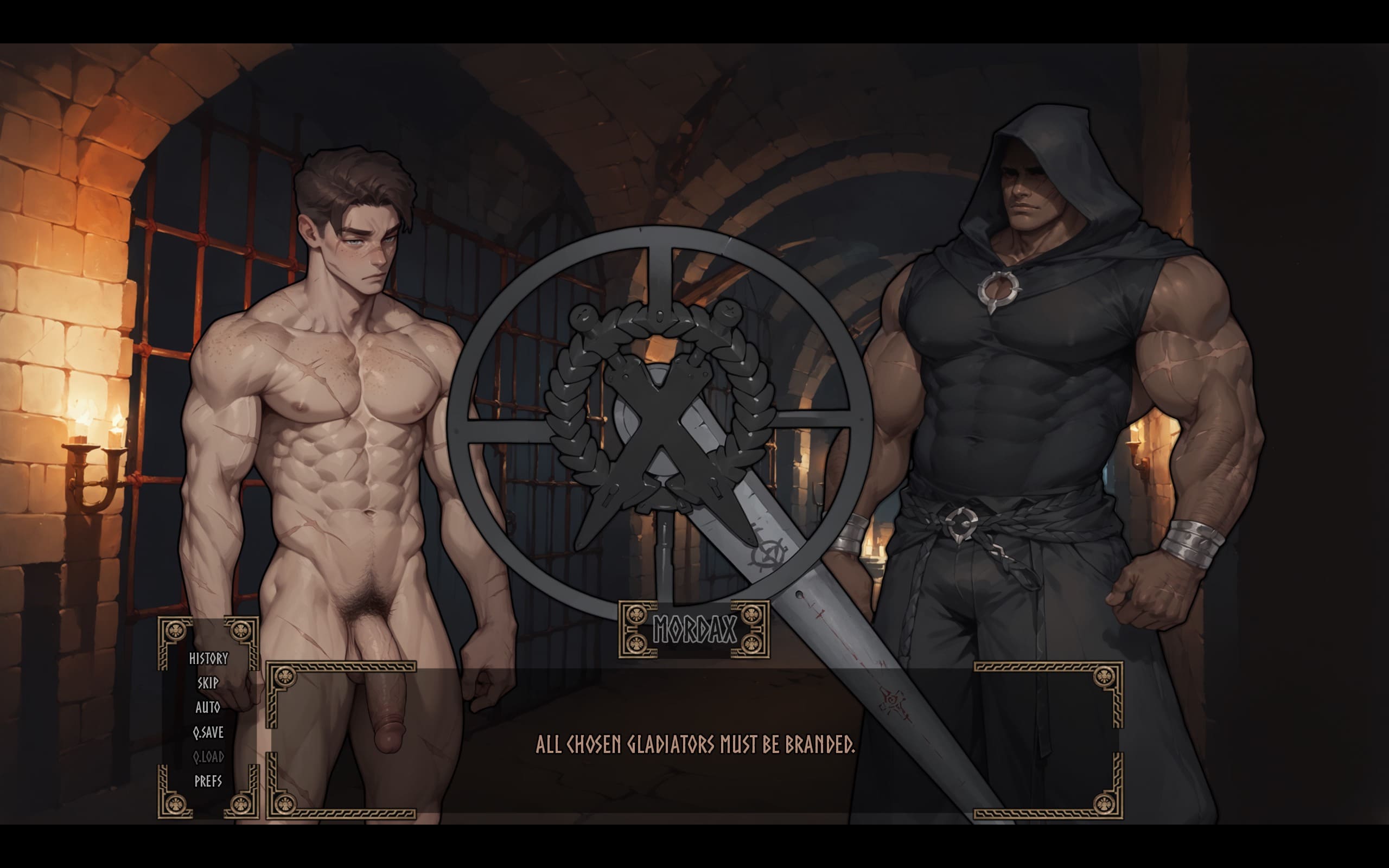Activate the Skip option
1389x868 pixels.
(x=208, y=683)
